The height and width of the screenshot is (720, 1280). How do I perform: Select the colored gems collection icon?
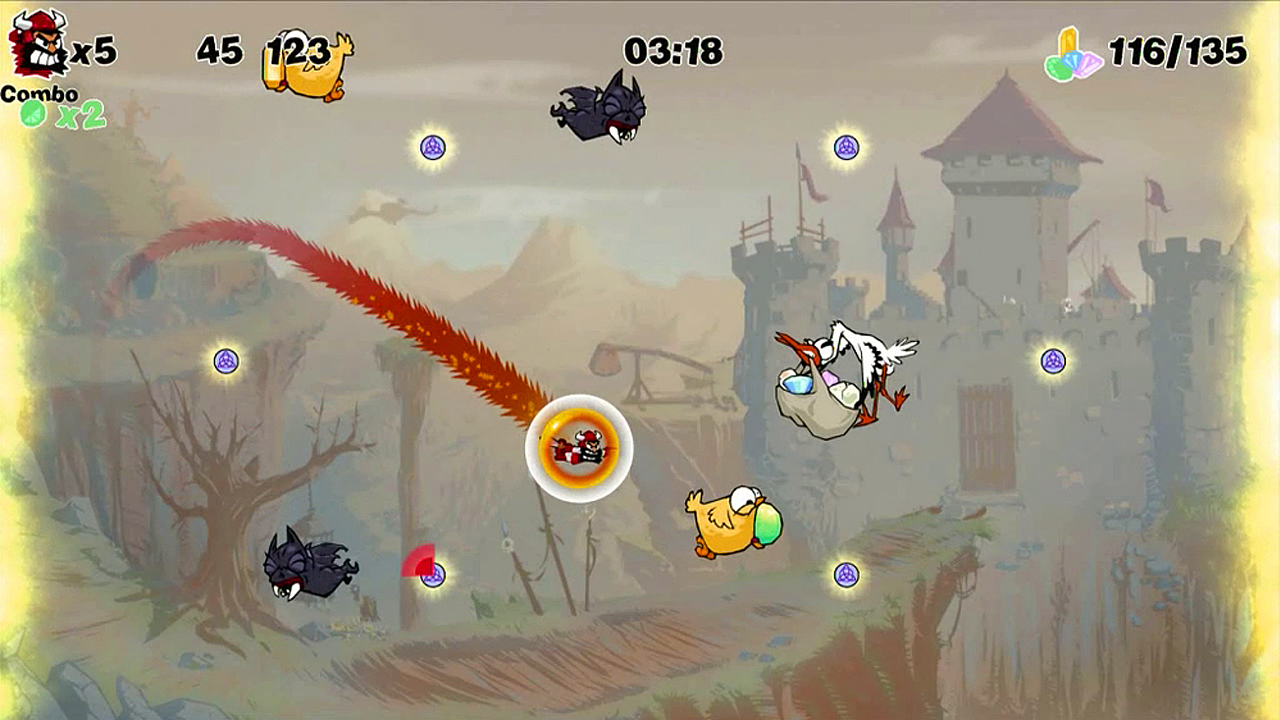pyautogui.click(x=1073, y=55)
